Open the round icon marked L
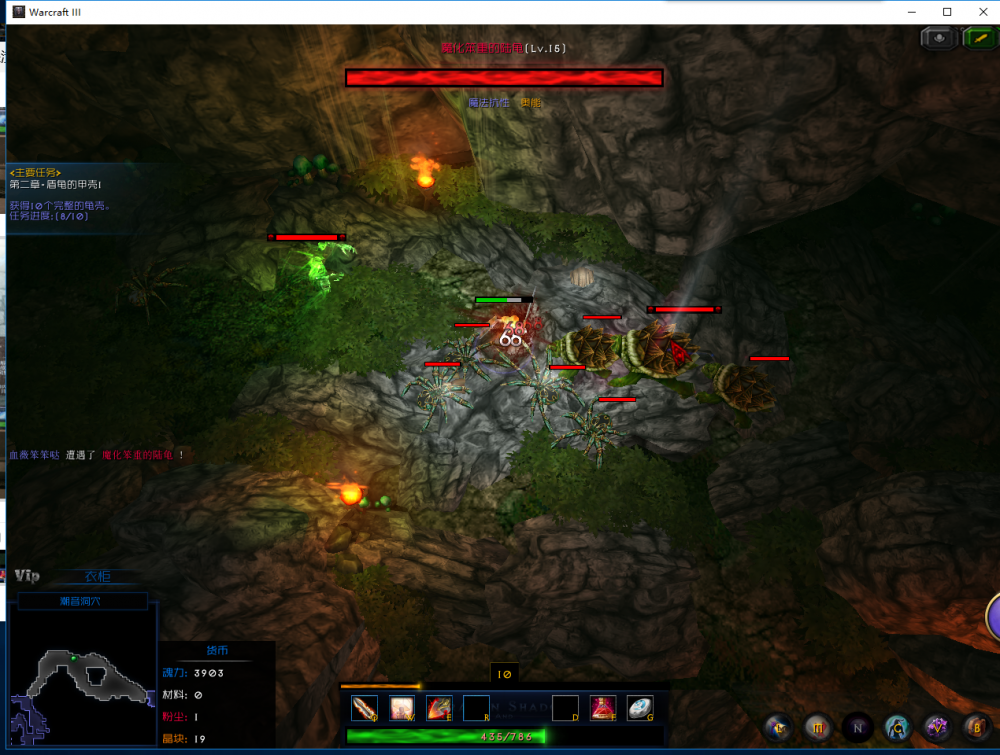Screen dimensions: 1000x755 click(777, 727)
